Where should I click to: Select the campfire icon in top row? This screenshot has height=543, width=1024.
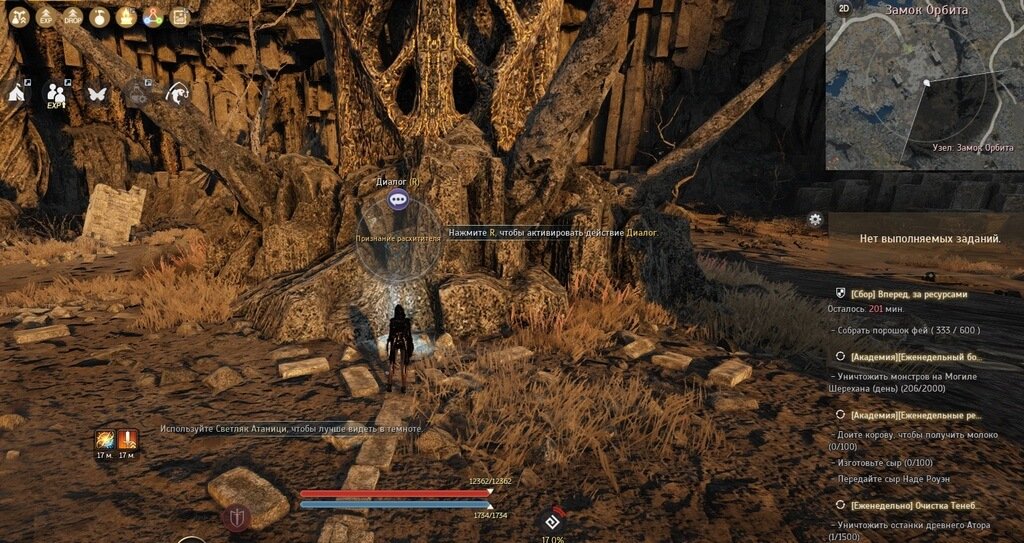(126, 17)
